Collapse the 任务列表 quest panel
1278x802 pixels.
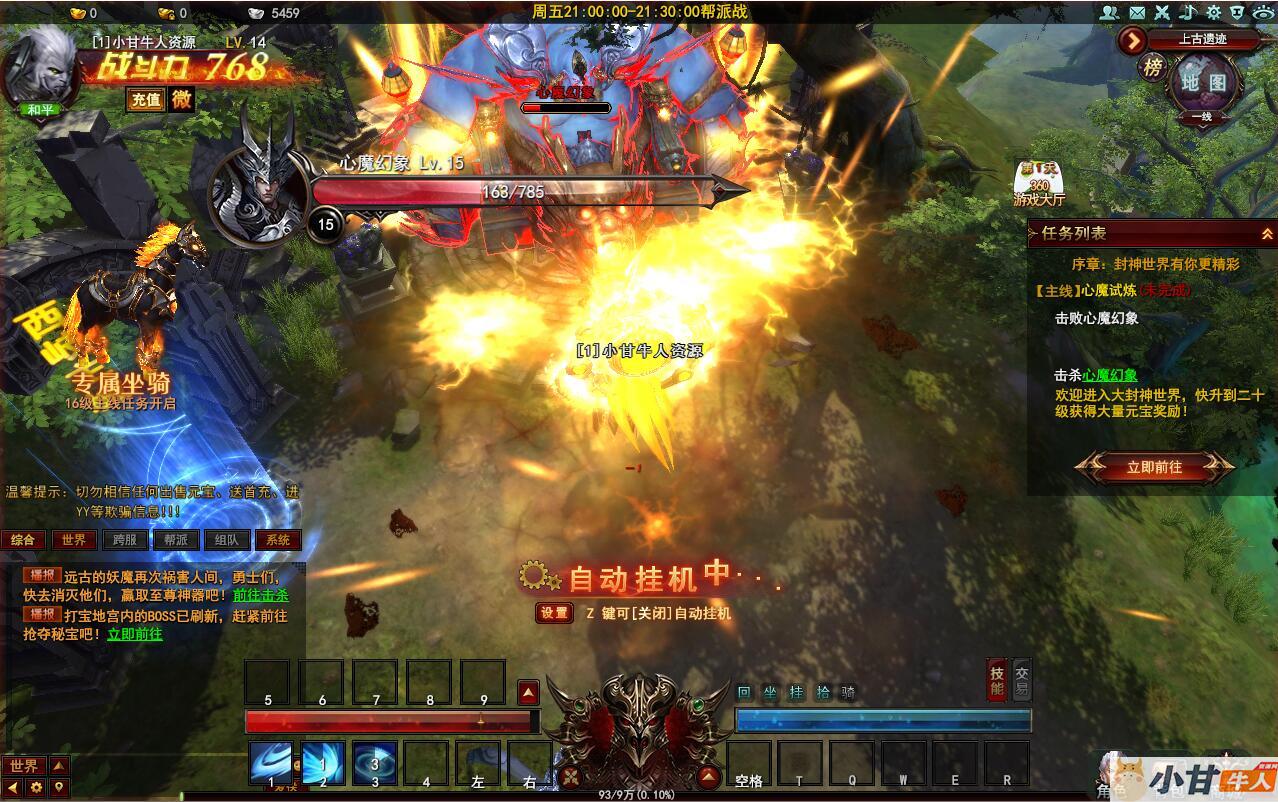(1266, 233)
